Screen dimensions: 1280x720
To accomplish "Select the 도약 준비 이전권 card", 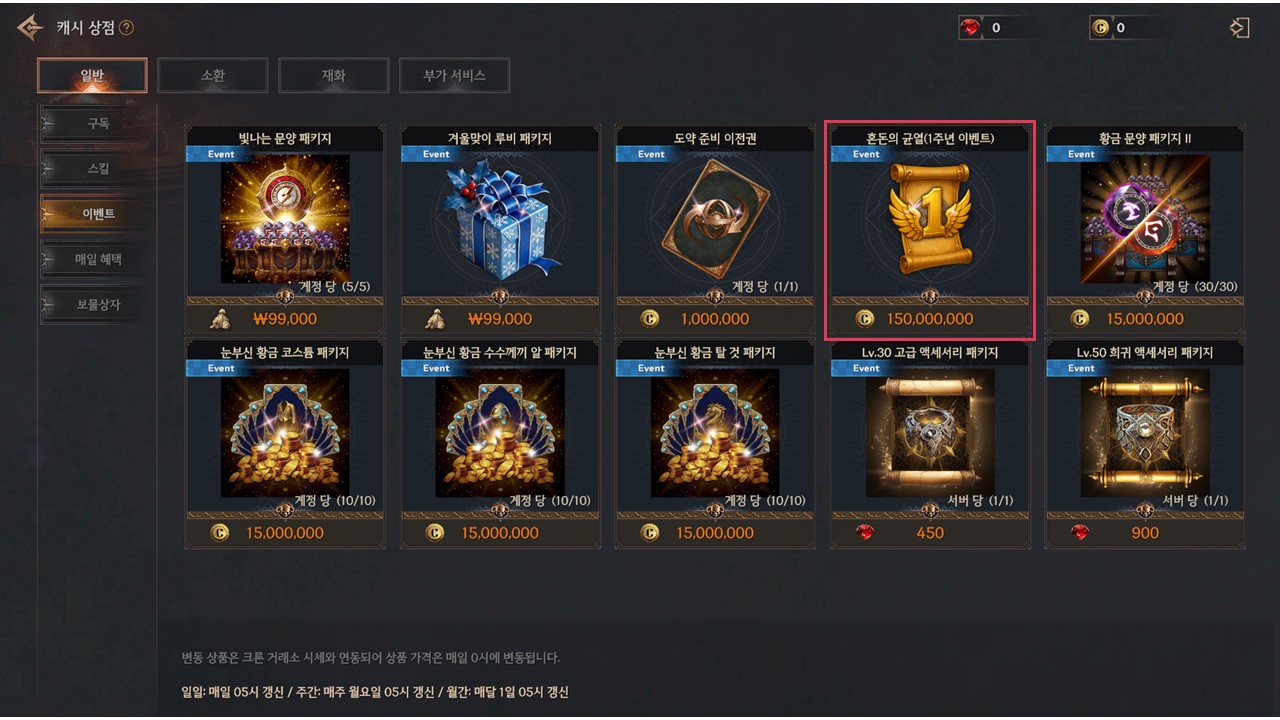I will click(714, 220).
